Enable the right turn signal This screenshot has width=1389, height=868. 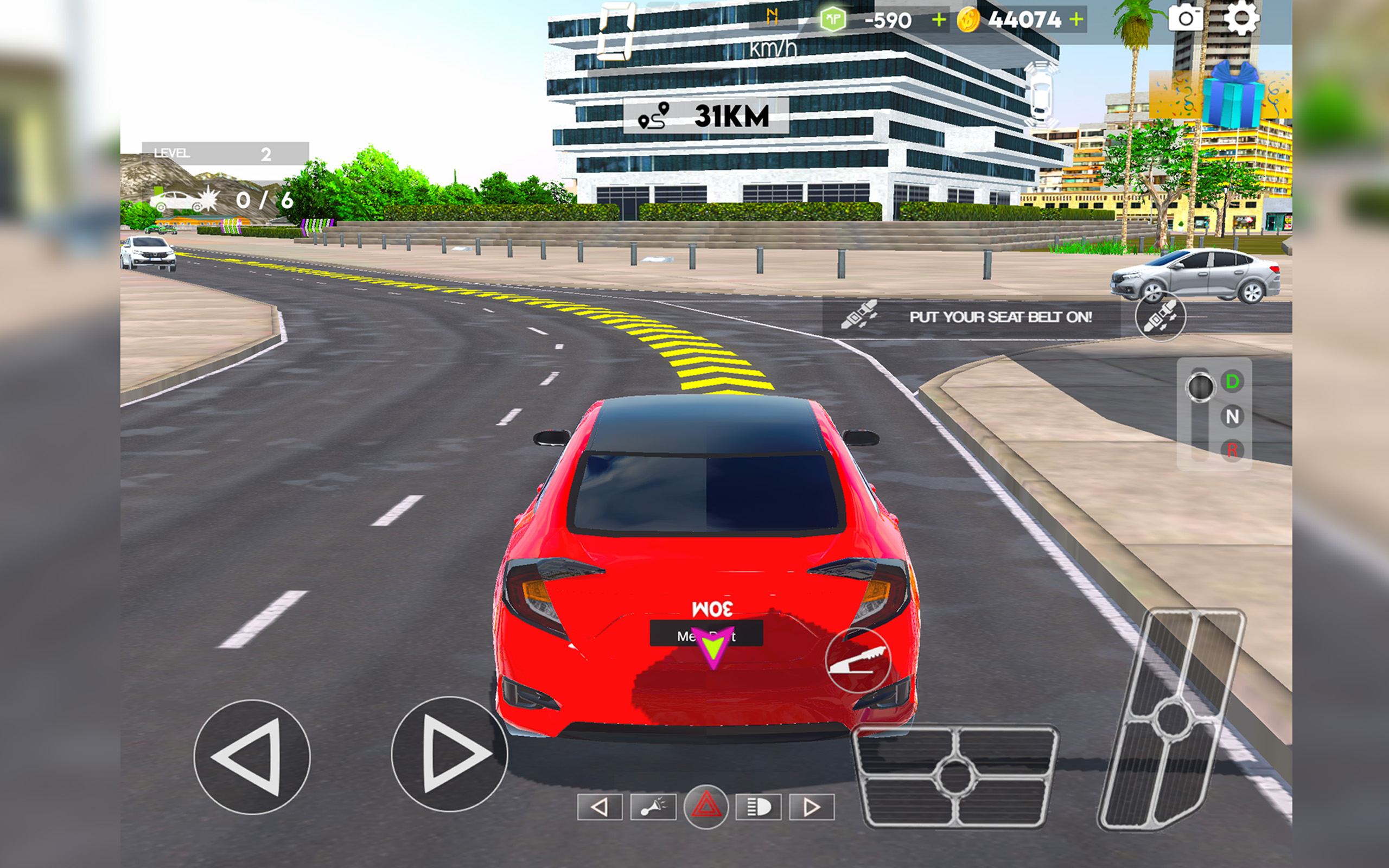click(x=812, y=807)
